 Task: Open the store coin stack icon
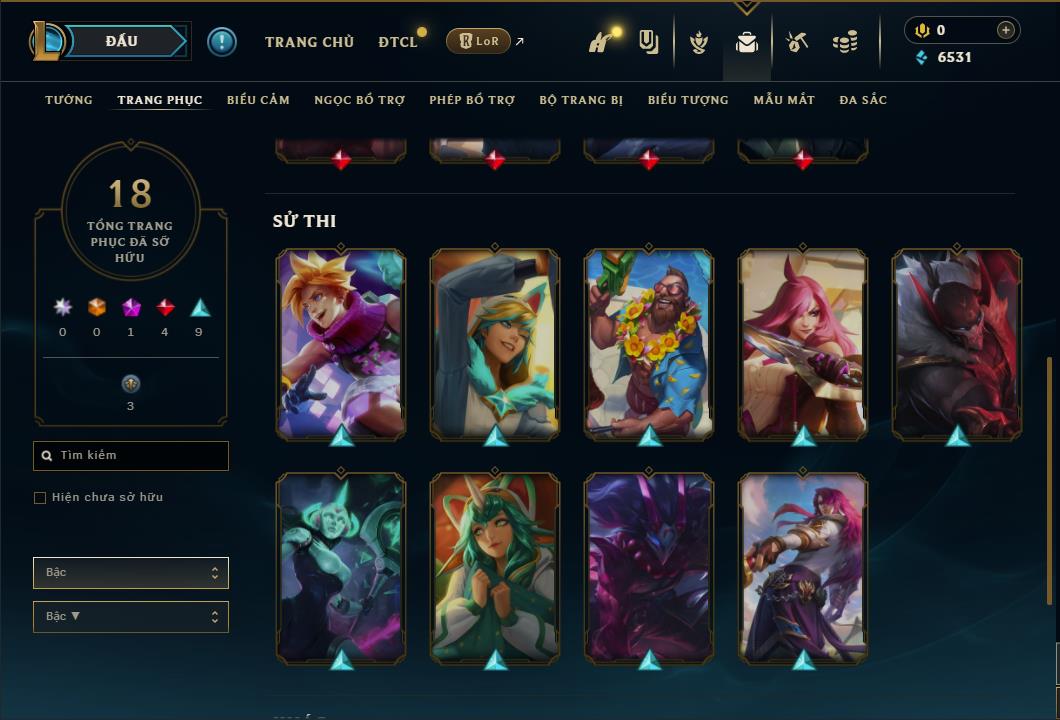click(x=845, y=42)
